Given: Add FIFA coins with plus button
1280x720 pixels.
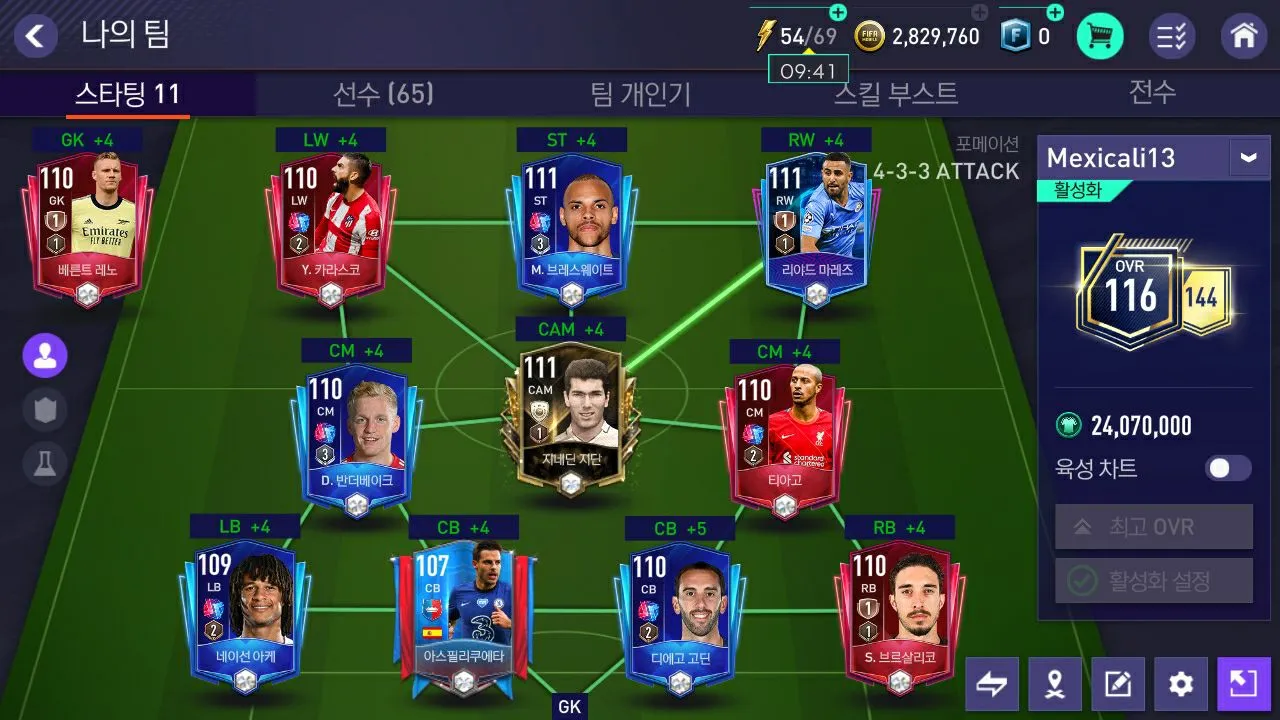Looking at the screenshot, I should pyautogui.click(x=980, y=12).
